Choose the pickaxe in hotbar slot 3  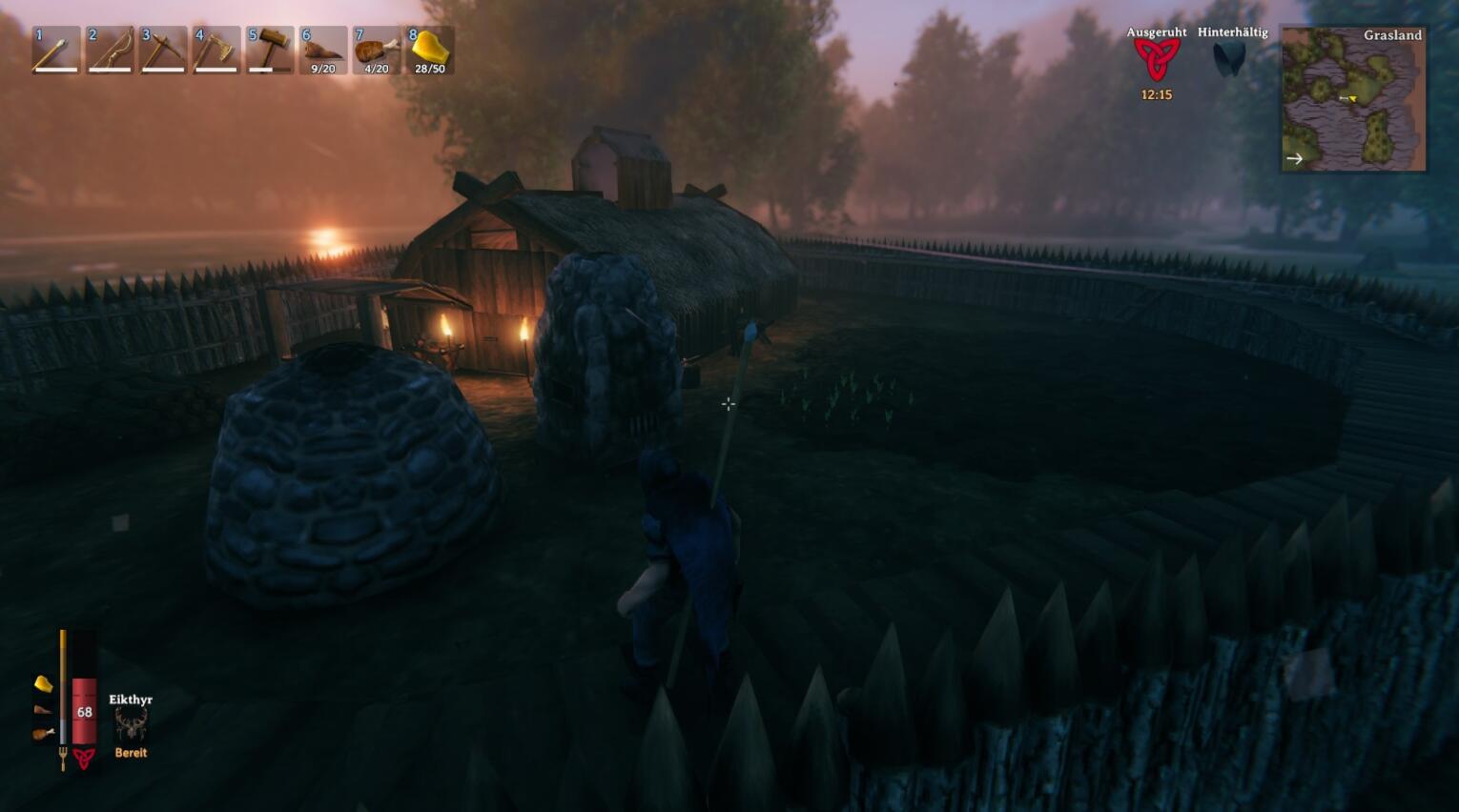point(162,51)
